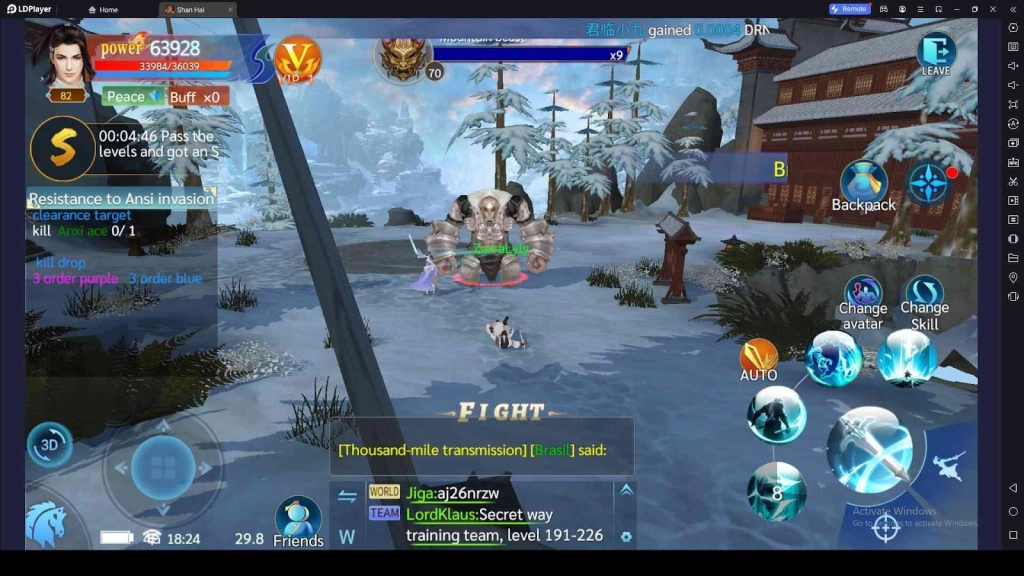Tap the Change avatar button
This screenshot has width=1024, height=576.
point(863,302)
